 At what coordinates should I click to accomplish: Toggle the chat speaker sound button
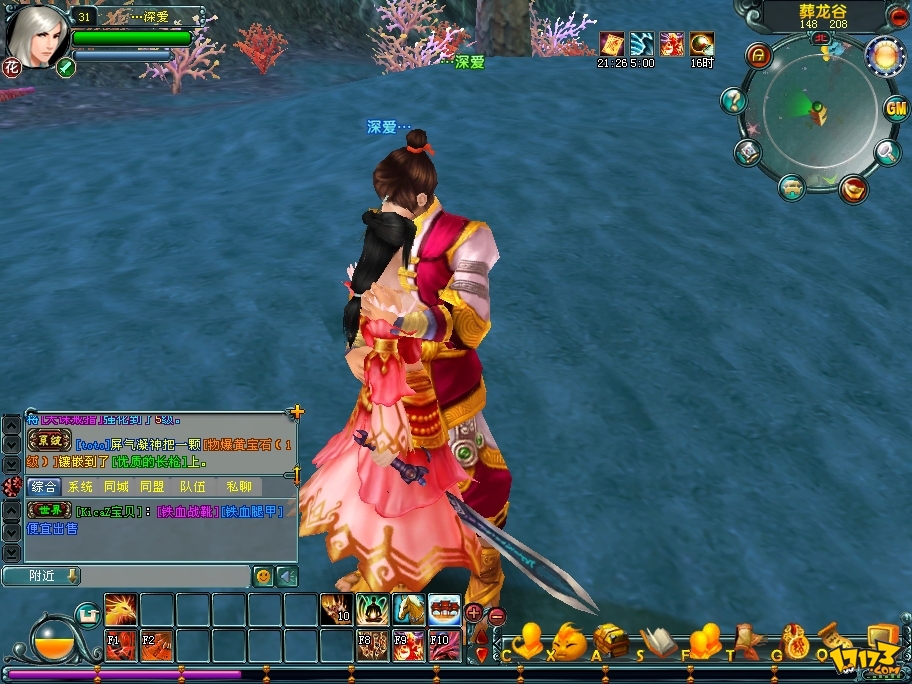point(287,576)
